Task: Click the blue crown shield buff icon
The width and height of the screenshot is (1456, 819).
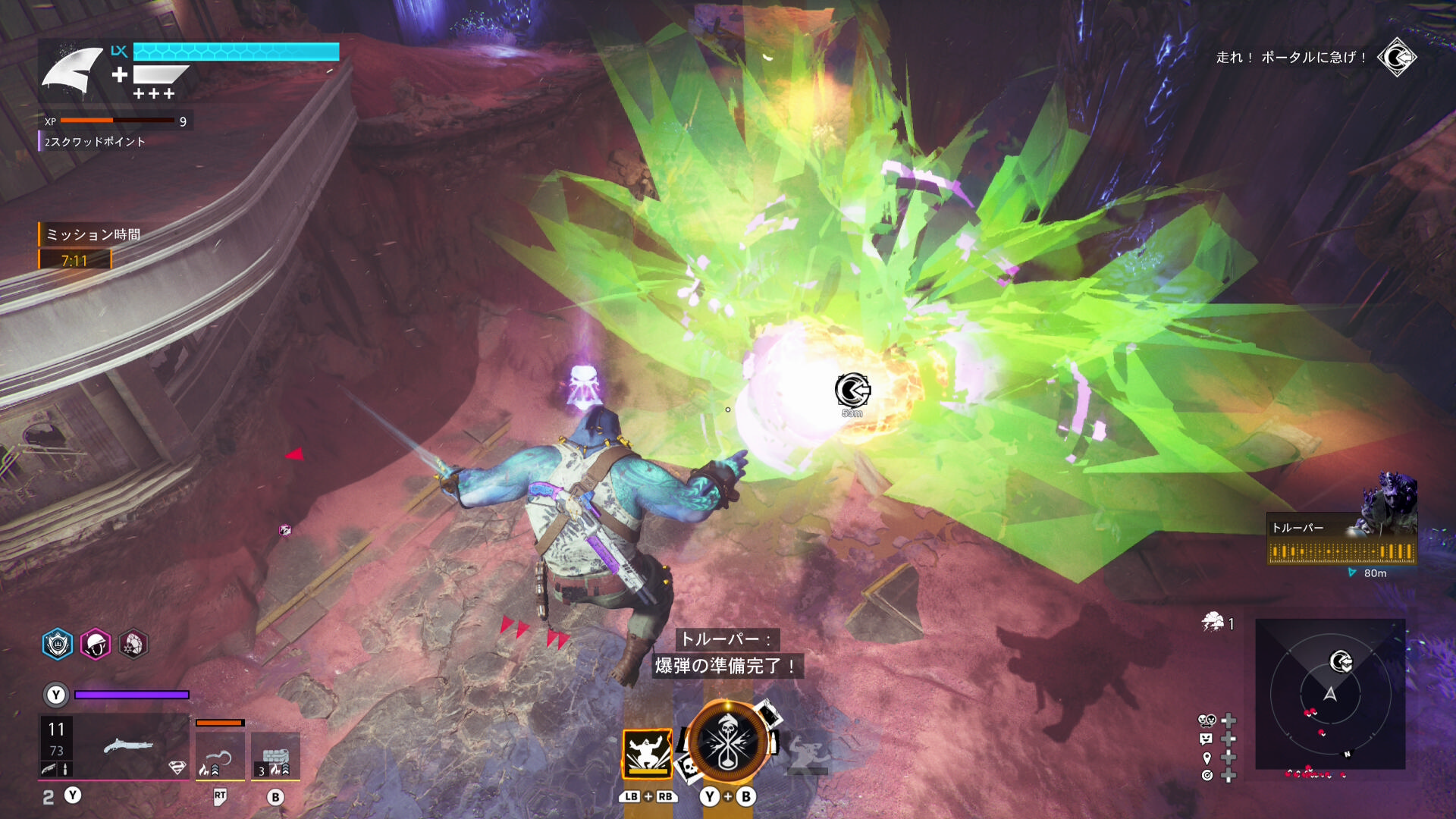Action: pos(58,645)
